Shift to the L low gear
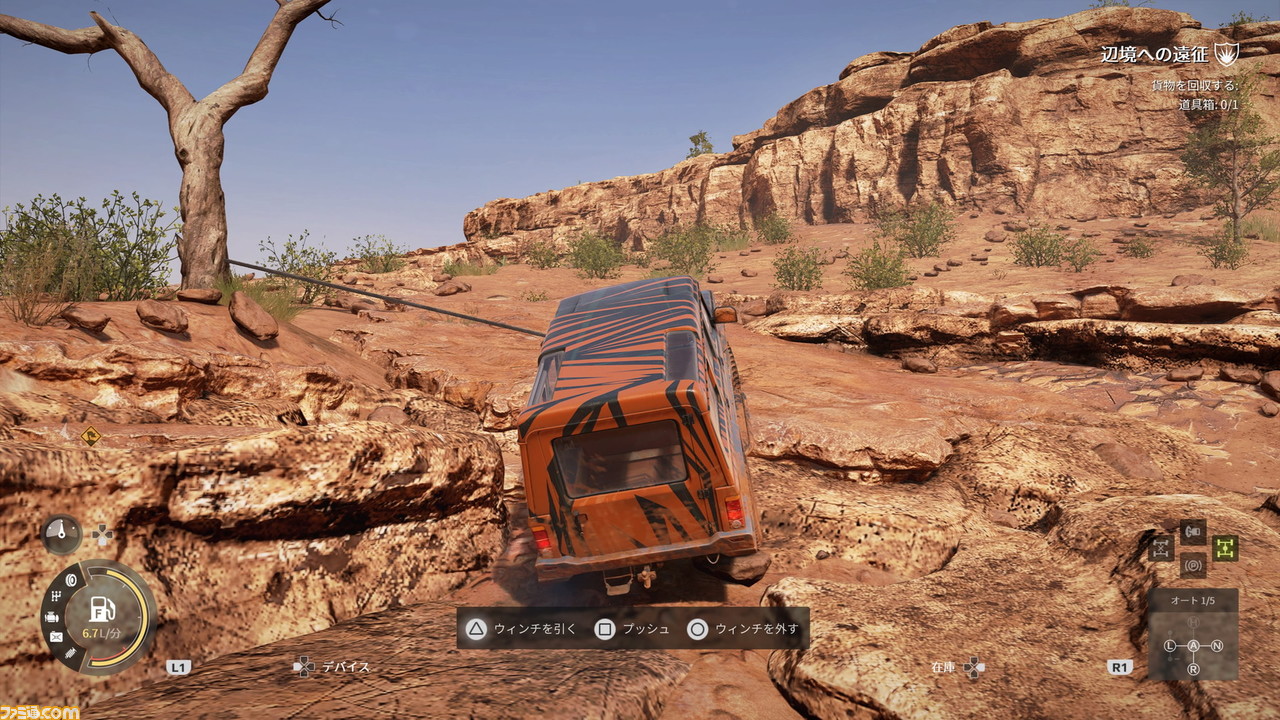 coord(1170,646)
